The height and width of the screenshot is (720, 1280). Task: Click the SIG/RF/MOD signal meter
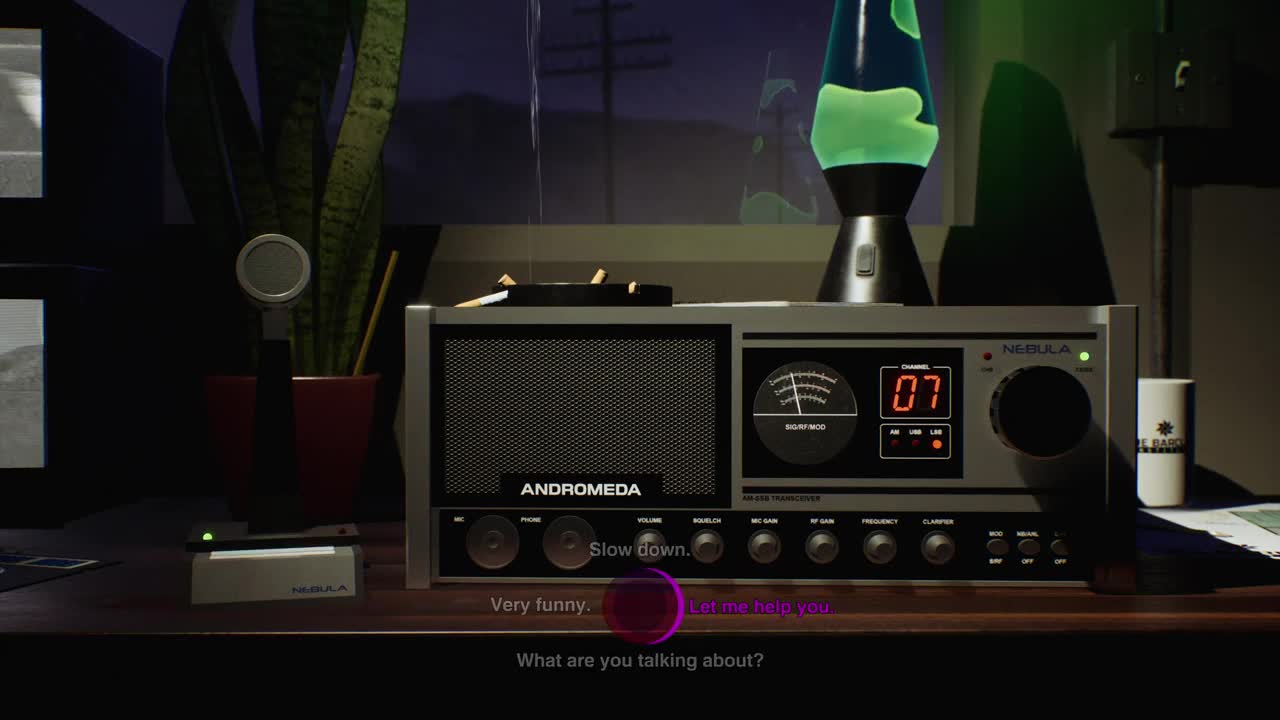(x=808, y=408)
